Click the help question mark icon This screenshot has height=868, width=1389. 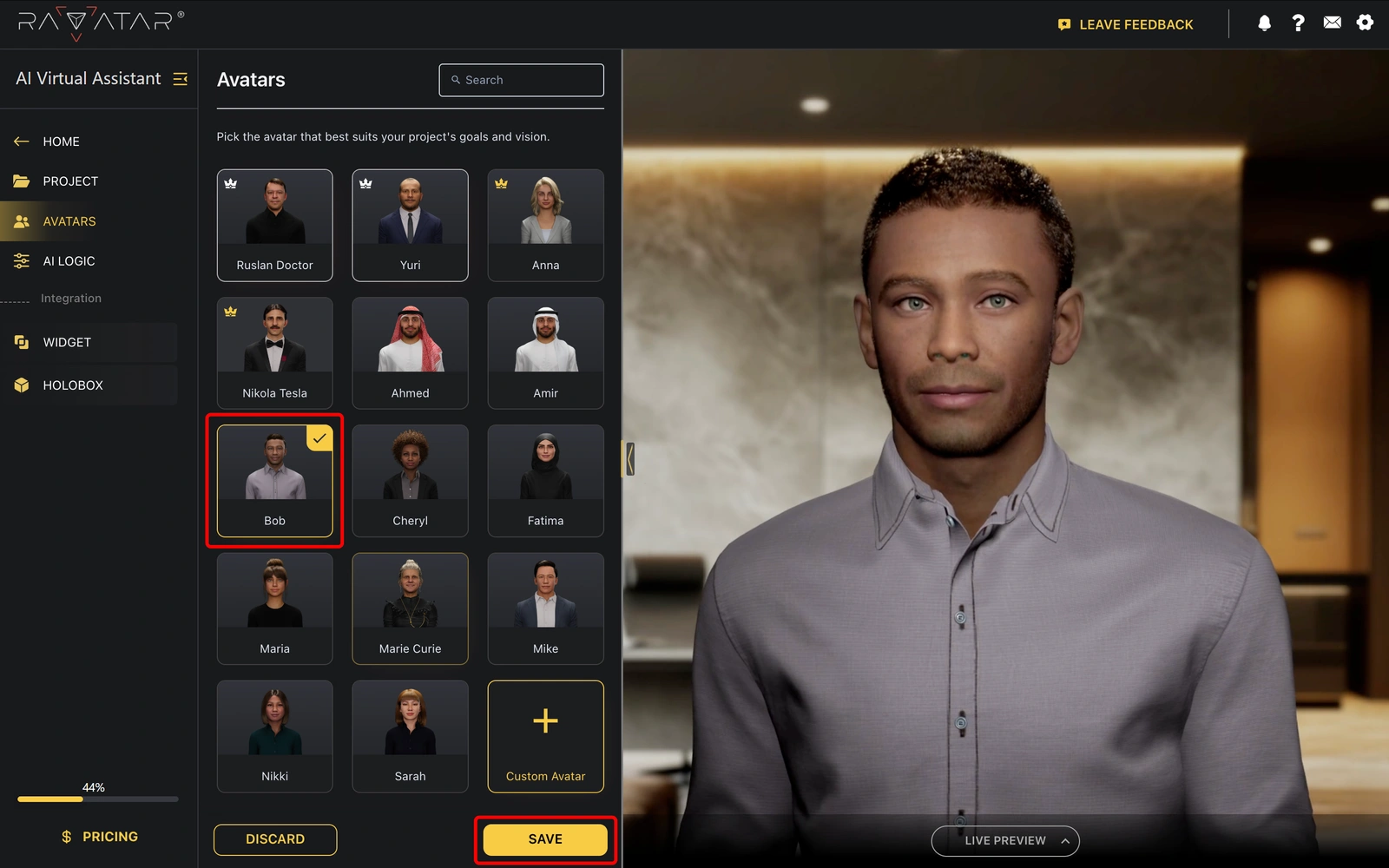[1298, 23]
